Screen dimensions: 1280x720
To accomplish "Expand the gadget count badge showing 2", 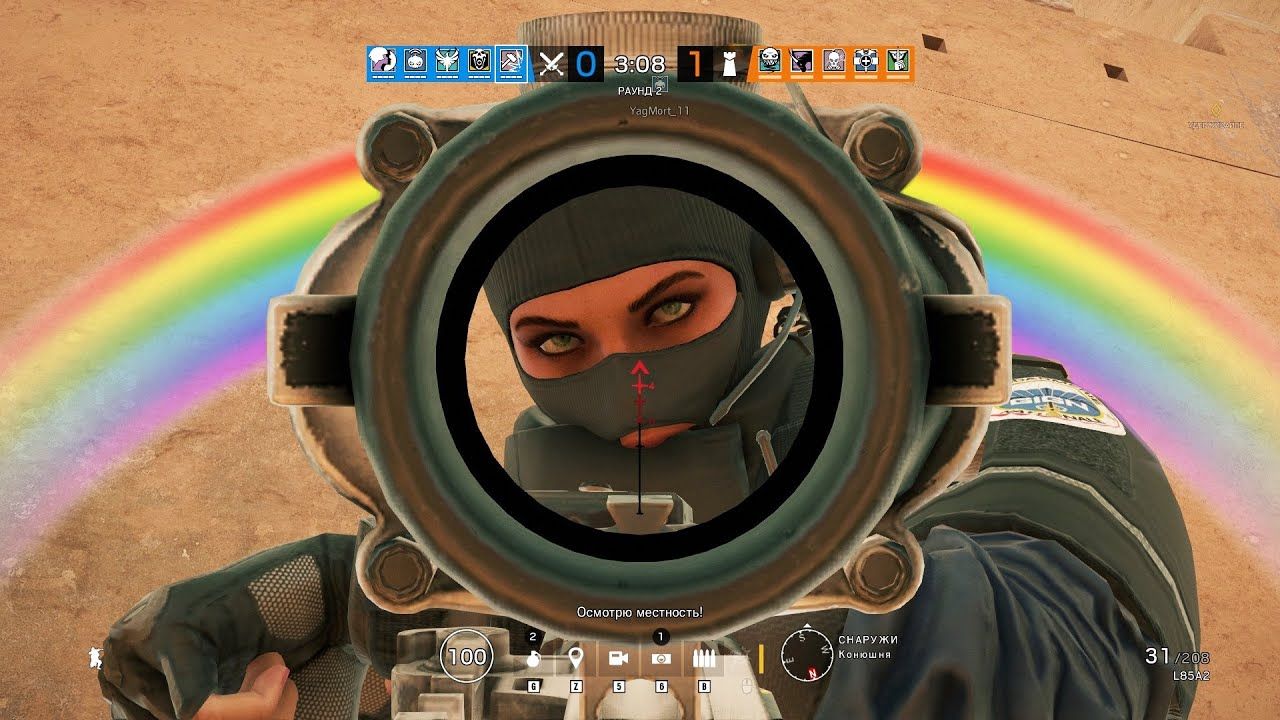I will 531,636.
